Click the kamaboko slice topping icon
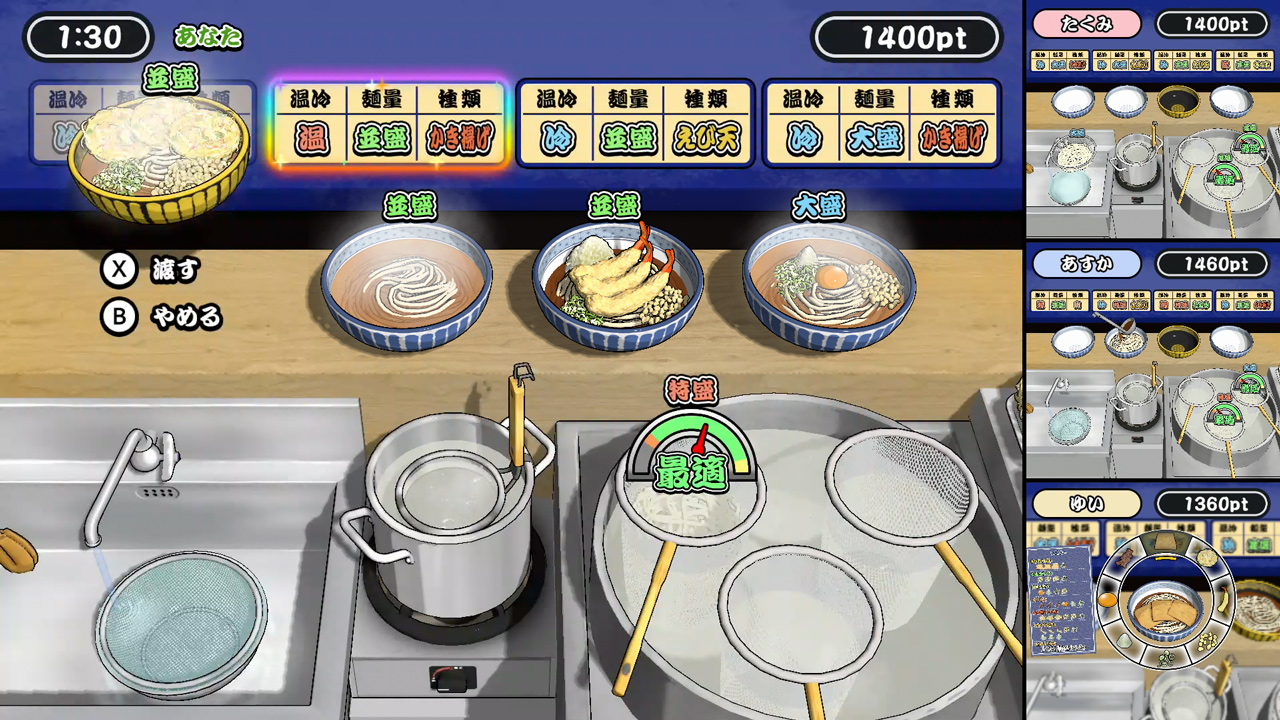 (1209, 559)
